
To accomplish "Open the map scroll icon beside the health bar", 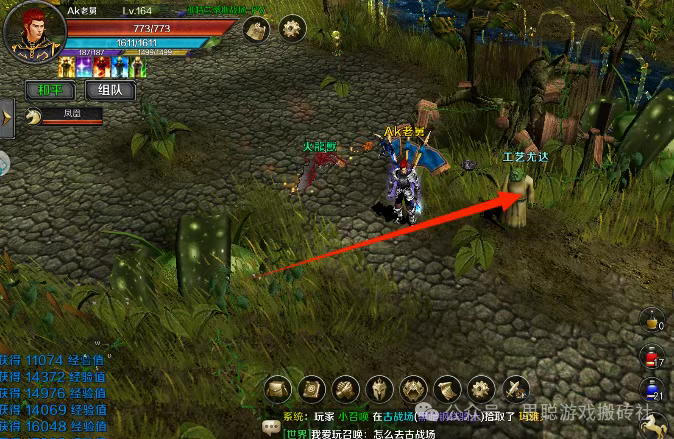I will coord(256,29).
